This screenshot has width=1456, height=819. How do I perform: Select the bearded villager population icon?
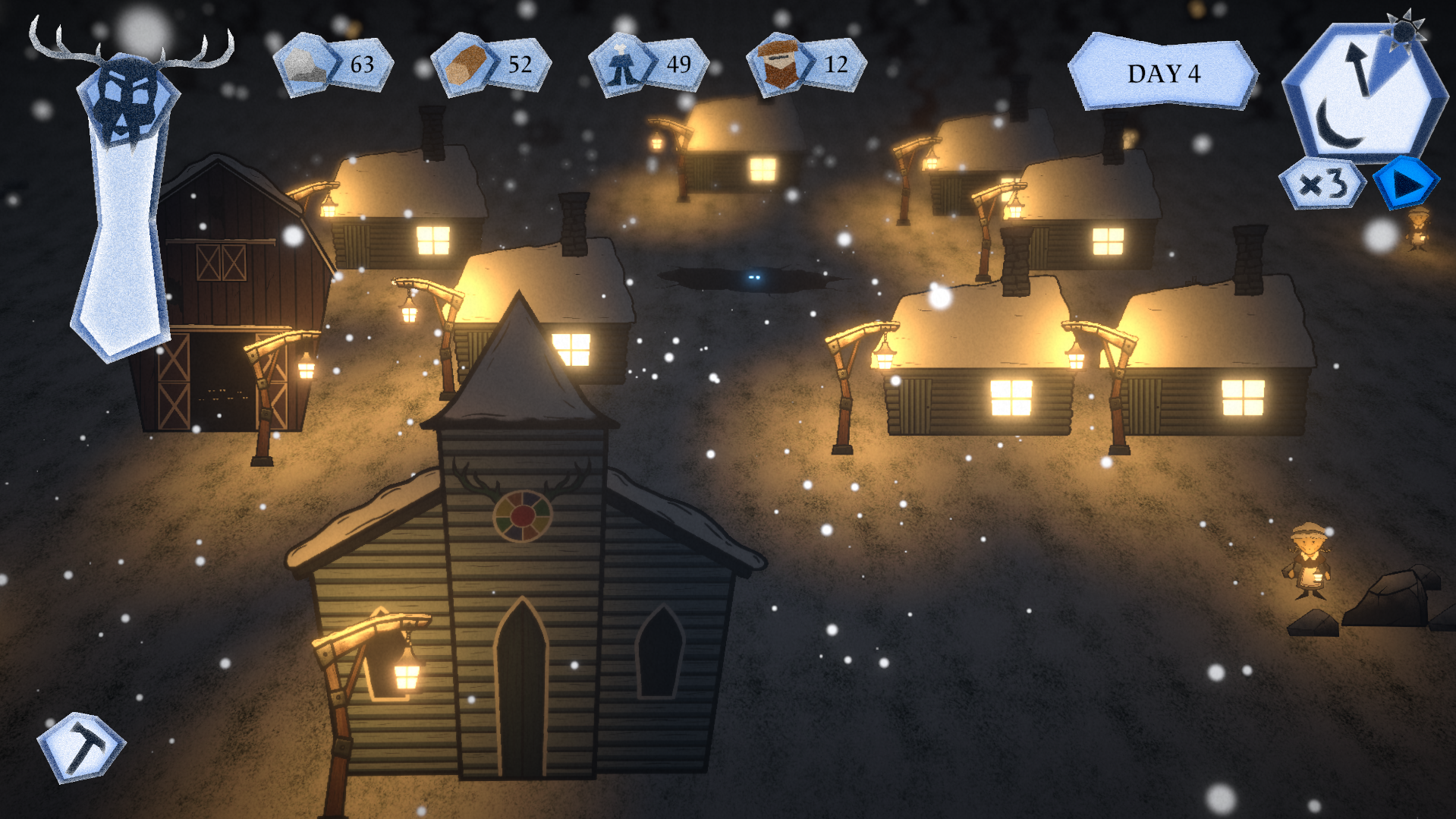tap(778, 65)
